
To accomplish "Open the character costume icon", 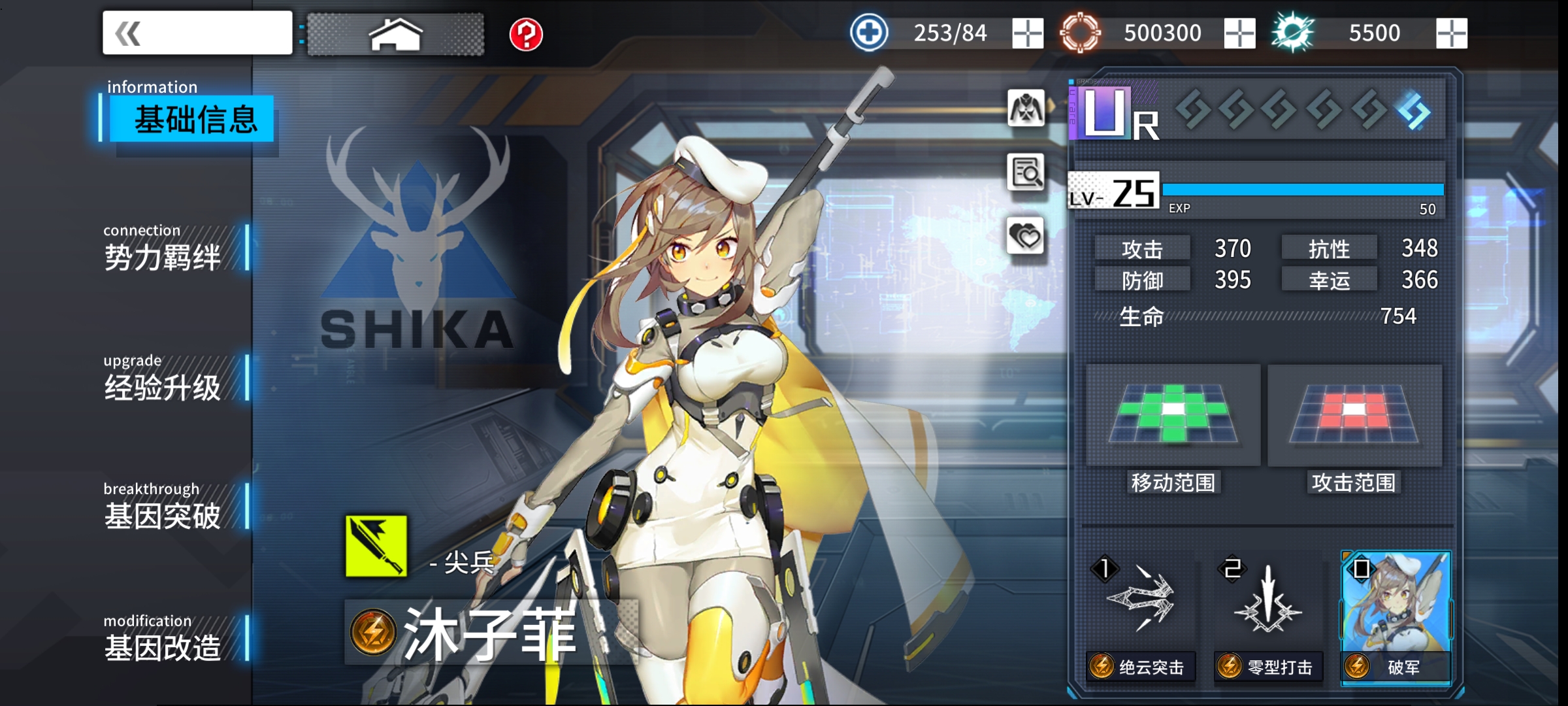I will pos(1026,109).
